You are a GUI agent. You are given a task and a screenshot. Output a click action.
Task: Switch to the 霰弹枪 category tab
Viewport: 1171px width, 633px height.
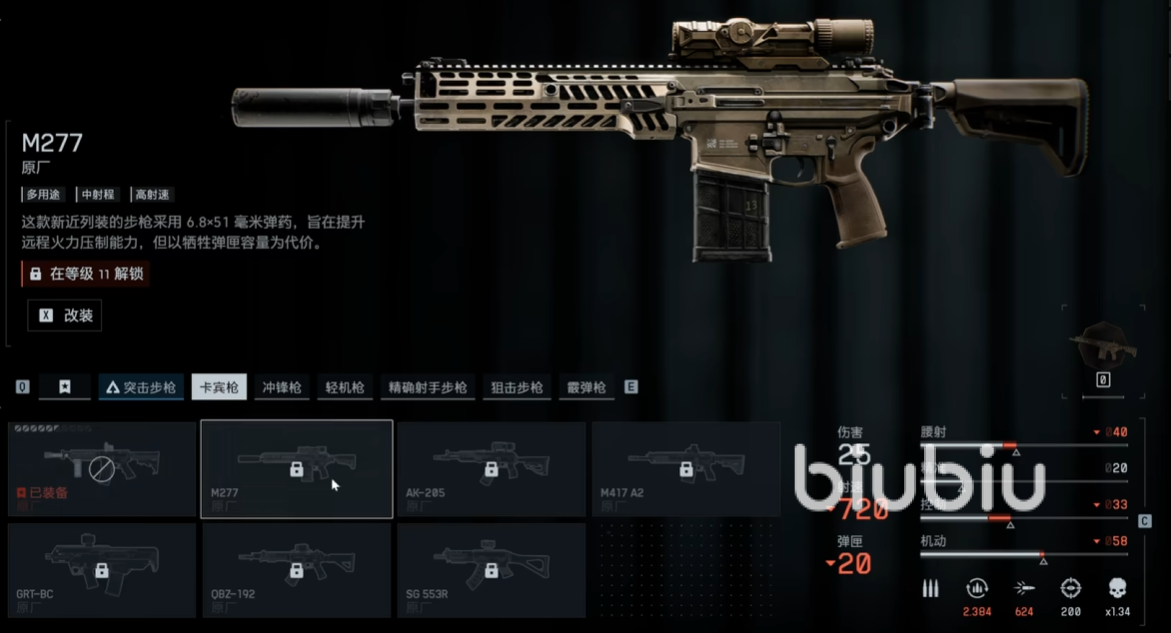click(x=586, y=387)
